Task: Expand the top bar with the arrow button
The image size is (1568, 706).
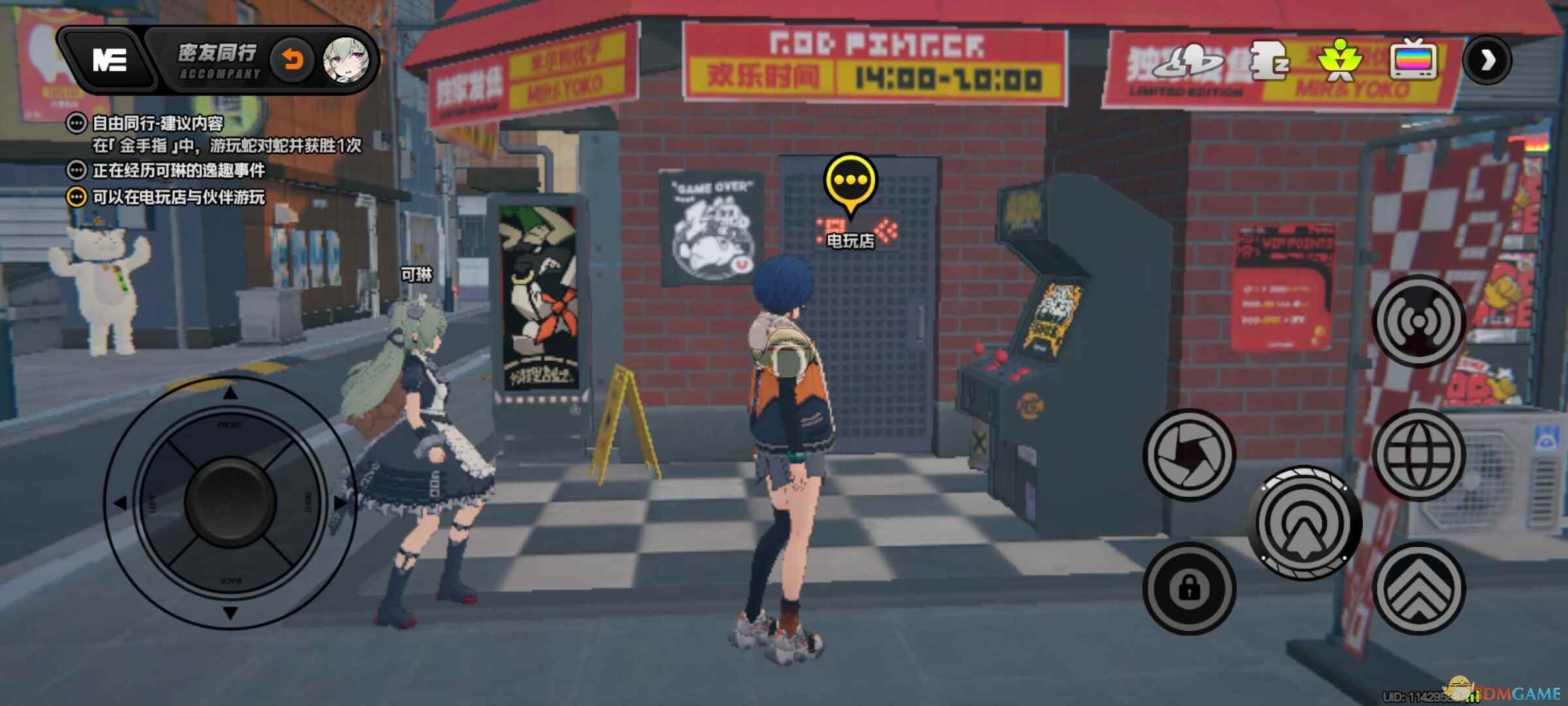Action: click(x=1487, y=60)
